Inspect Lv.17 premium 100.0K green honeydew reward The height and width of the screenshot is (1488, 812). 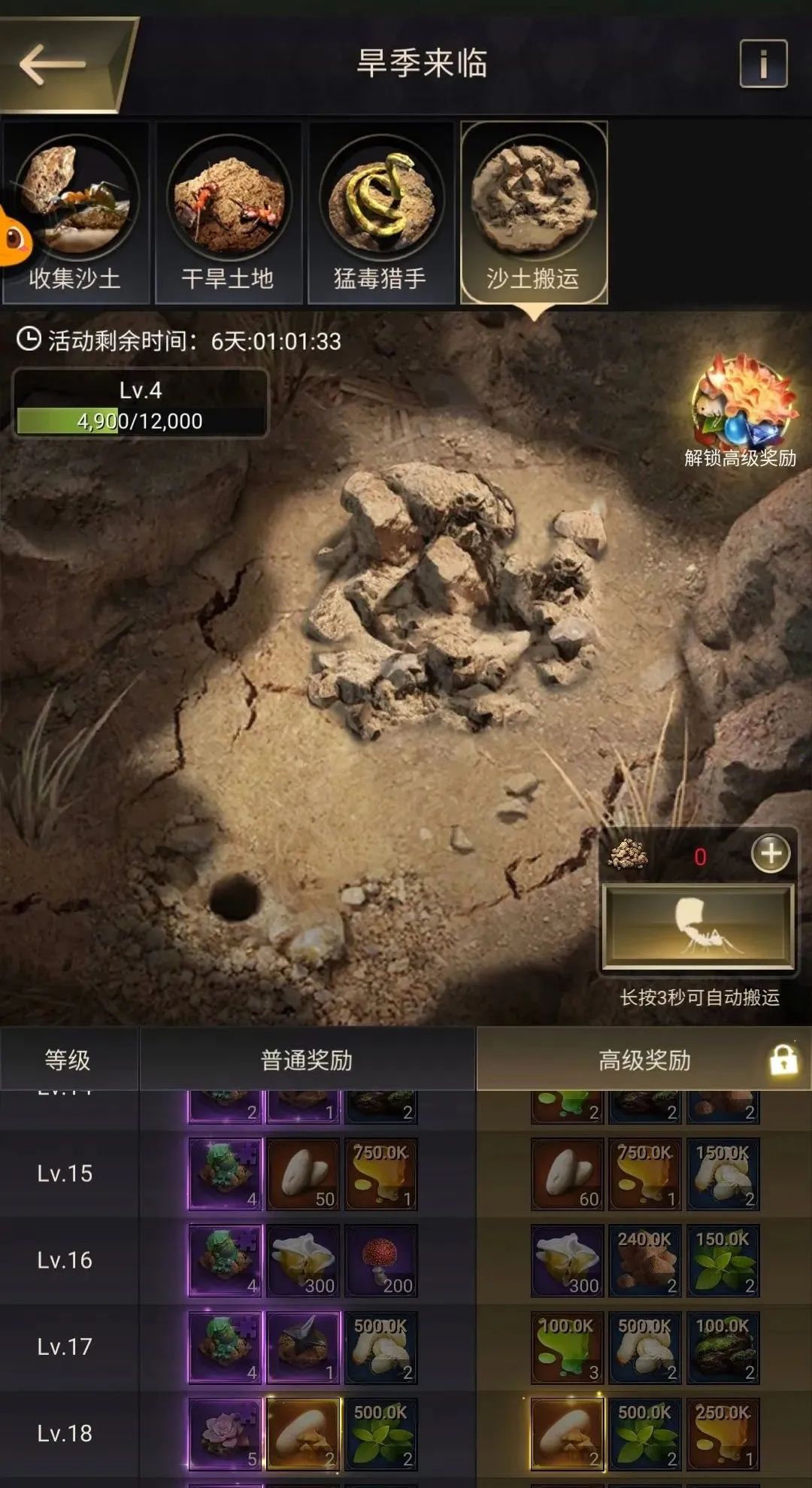567,1347
